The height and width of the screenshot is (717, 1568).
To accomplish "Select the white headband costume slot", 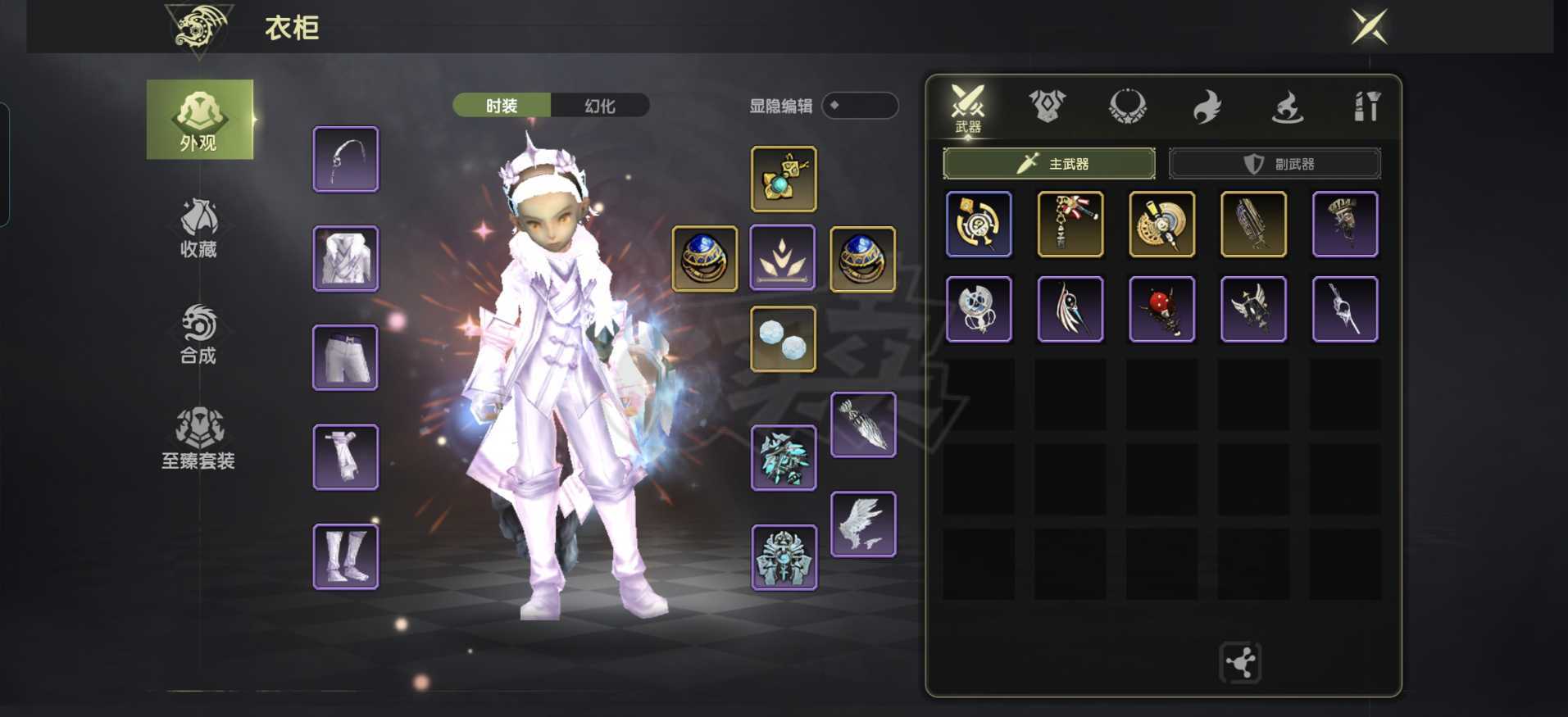I will pyautogui.click(x=346, y=159).
